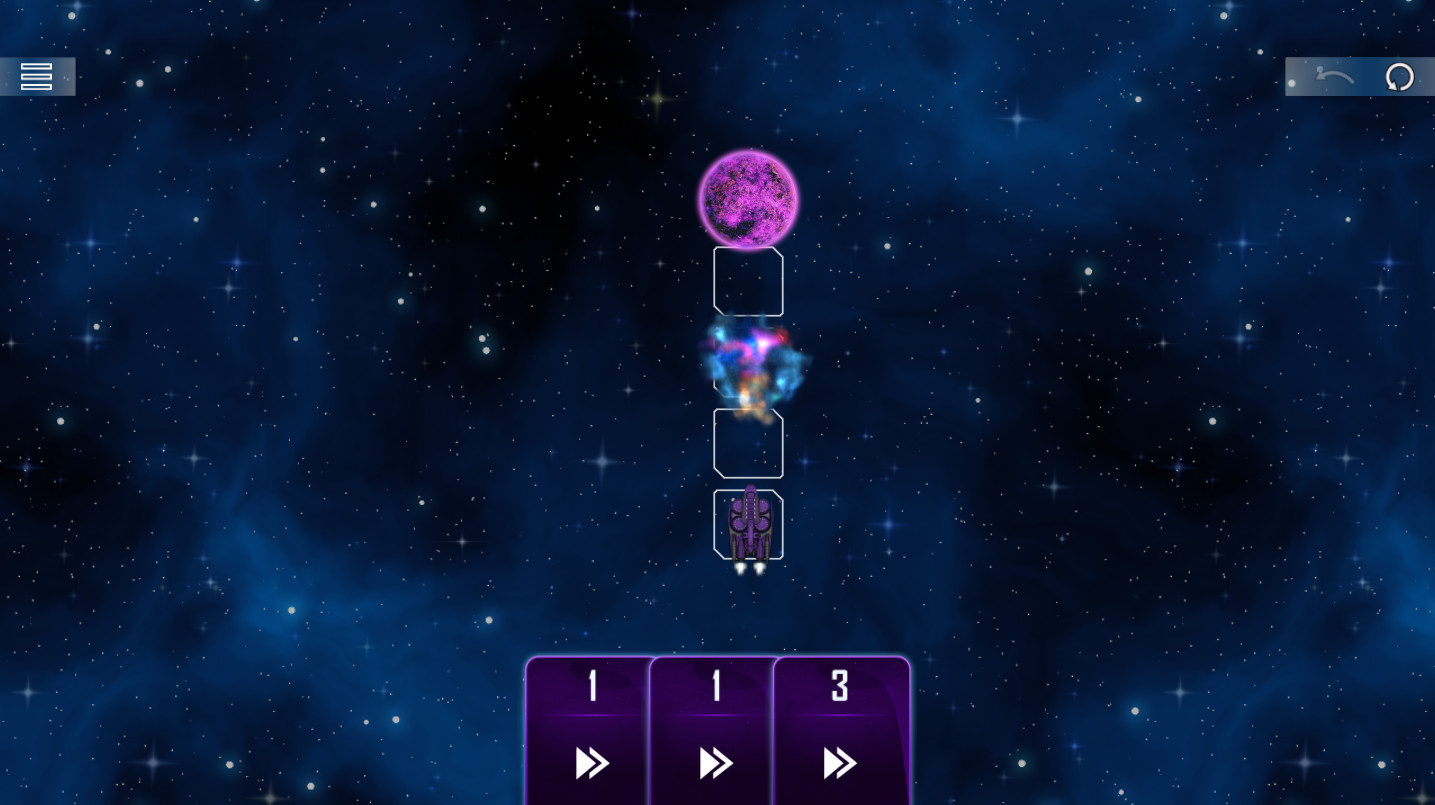Viewport: 1435px width, 805px height.
Task: Click the double-arrow icon on the rightmost card
Action: point(841,763)
